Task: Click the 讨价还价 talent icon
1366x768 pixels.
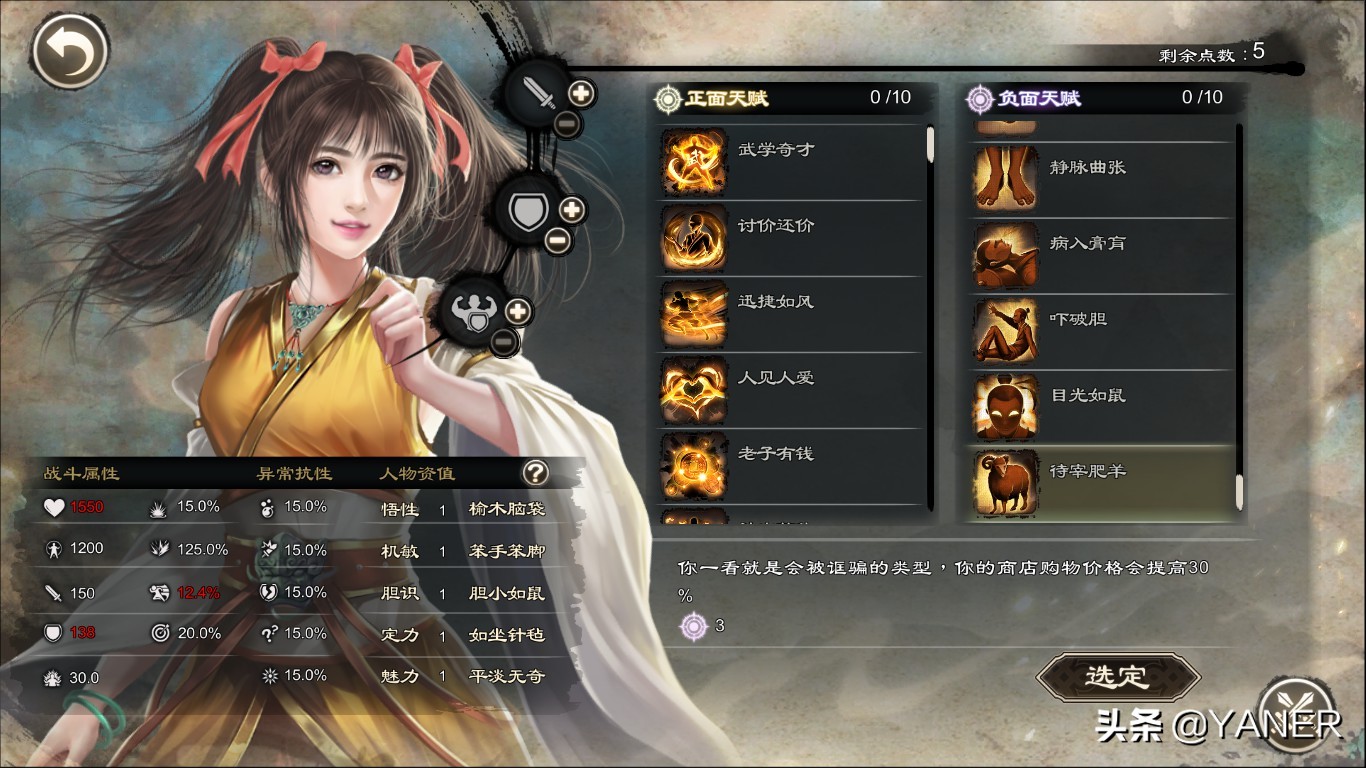Action: coord(693,239)
